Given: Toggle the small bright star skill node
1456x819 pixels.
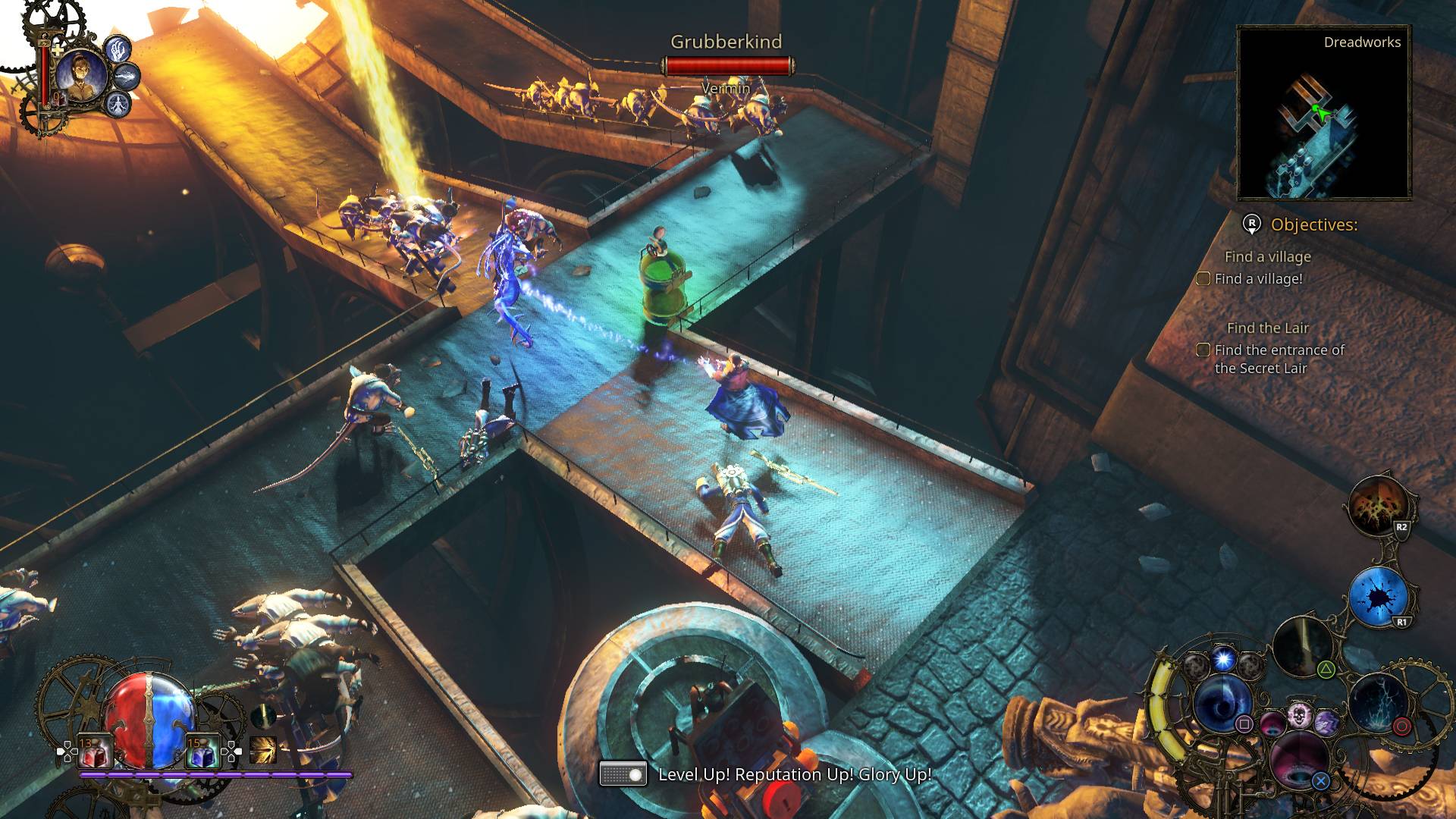Looking at the screenshot, I should [x=1222, y=660].
